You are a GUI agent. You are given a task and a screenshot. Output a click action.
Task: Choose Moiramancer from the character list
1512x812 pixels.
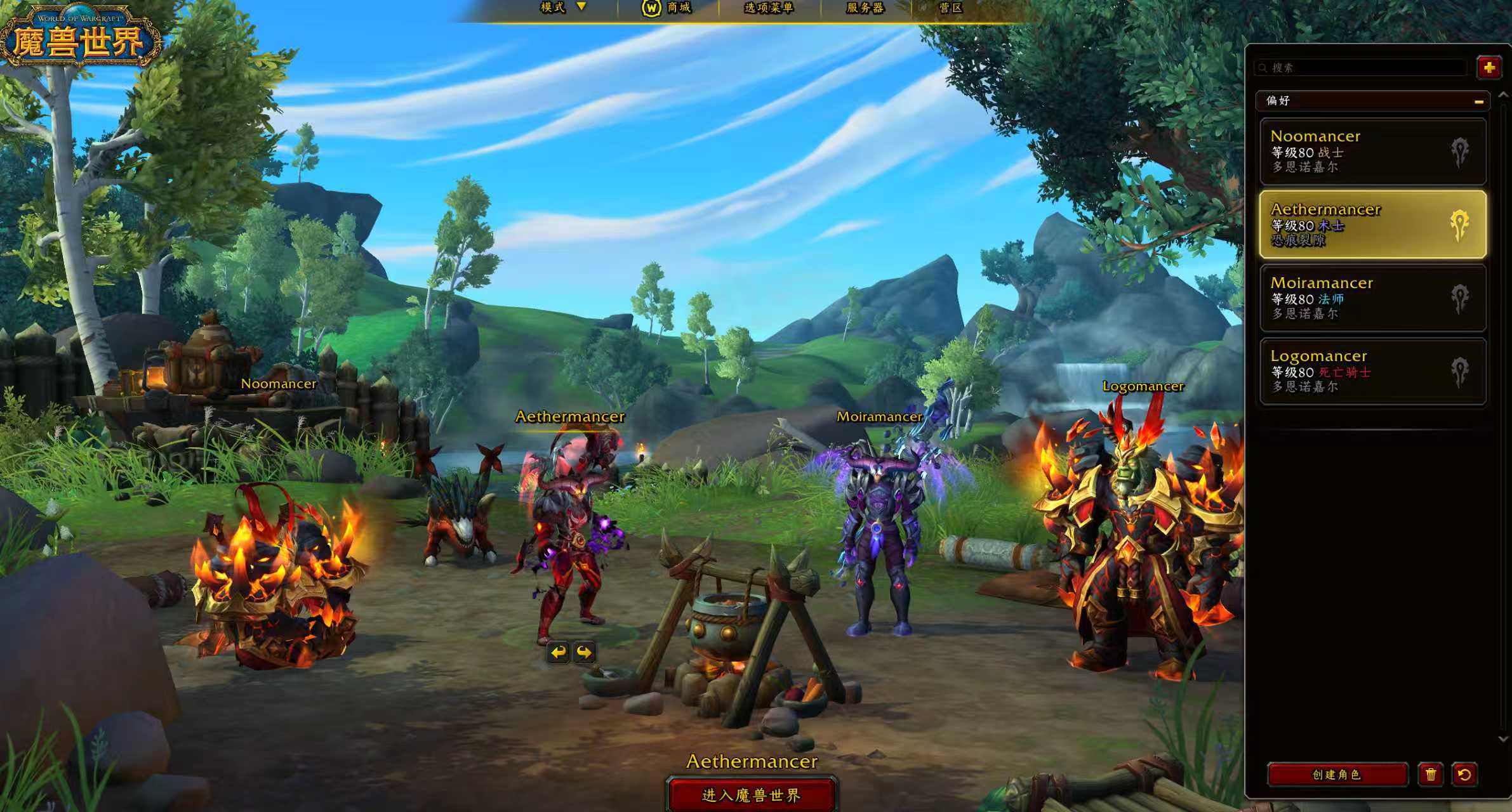(x=1372, y=298)
